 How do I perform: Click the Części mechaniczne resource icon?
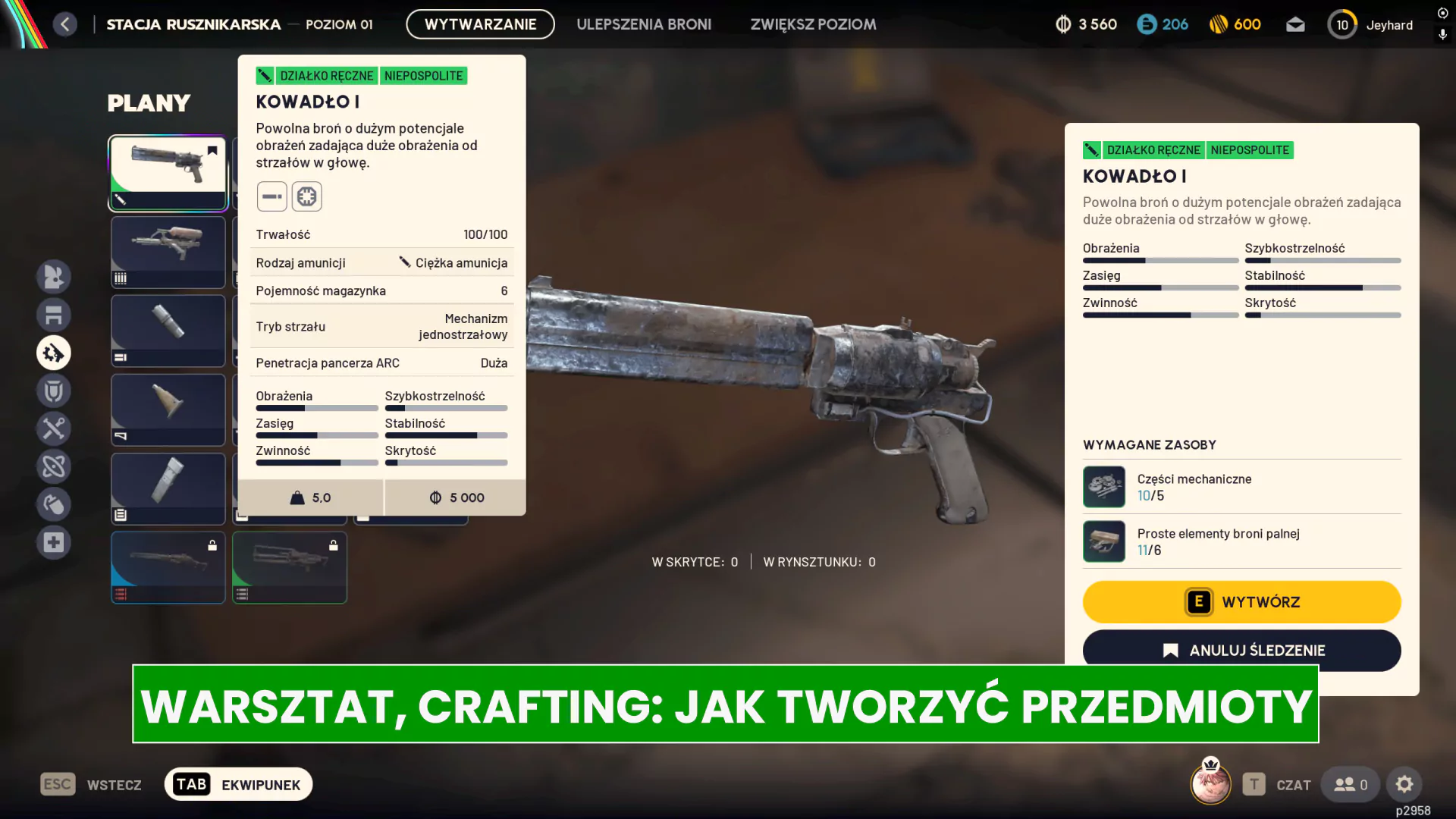coord(1104,486)
